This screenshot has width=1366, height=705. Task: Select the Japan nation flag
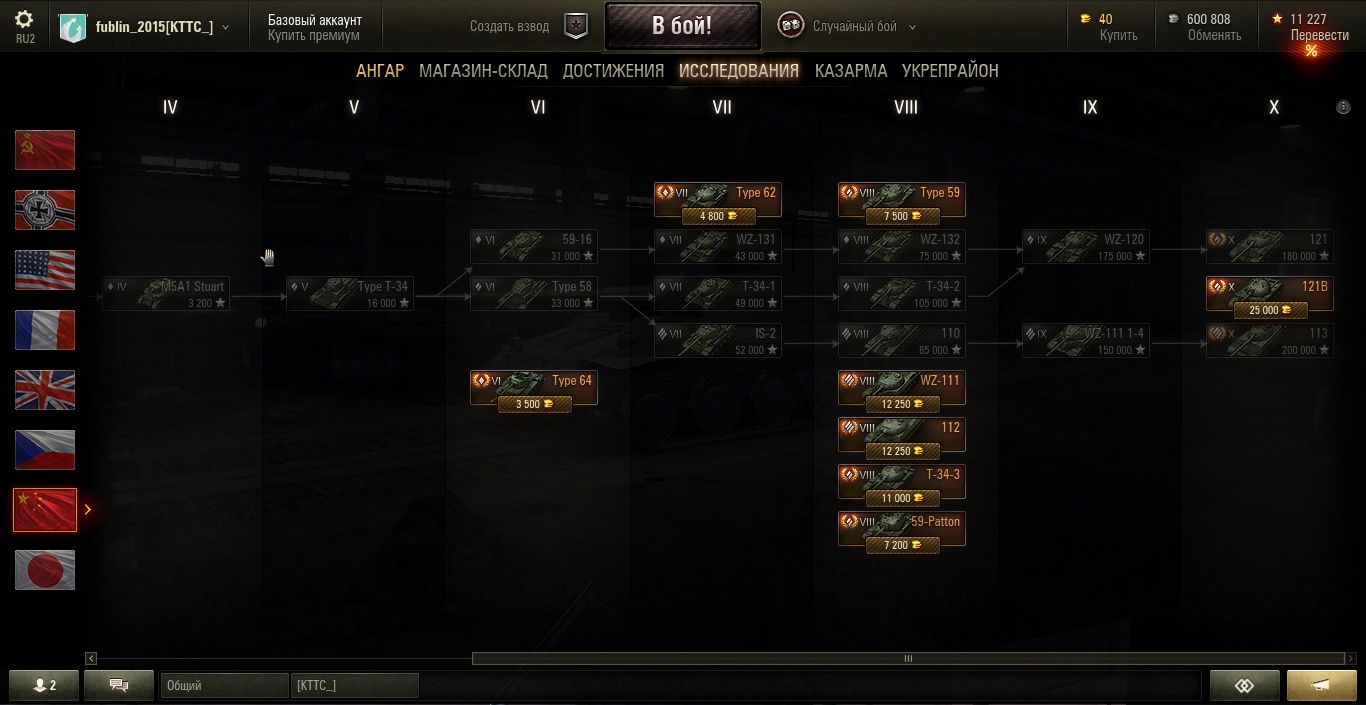point(45,570)
